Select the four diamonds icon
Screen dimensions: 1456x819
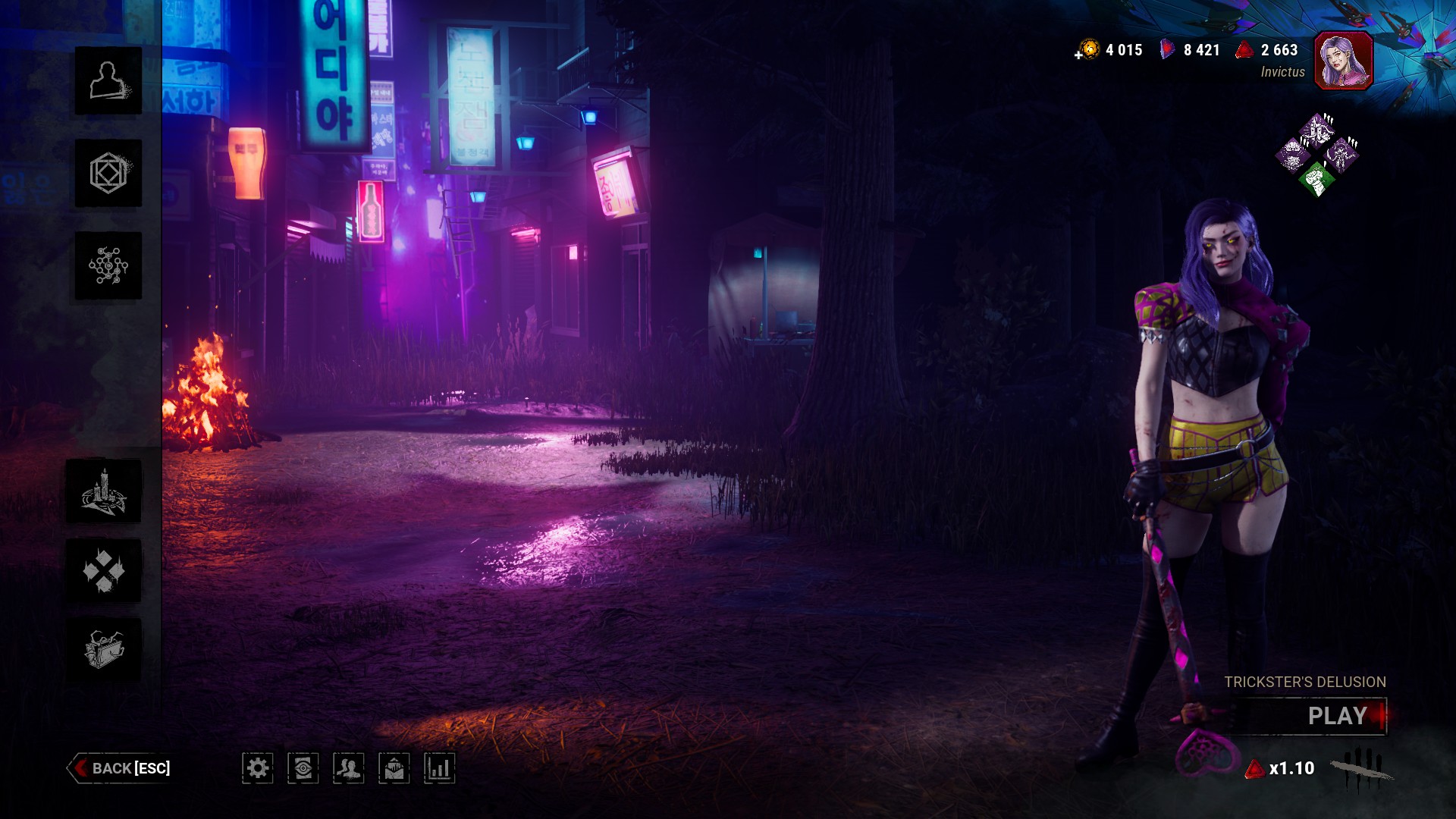pos(104,570)
